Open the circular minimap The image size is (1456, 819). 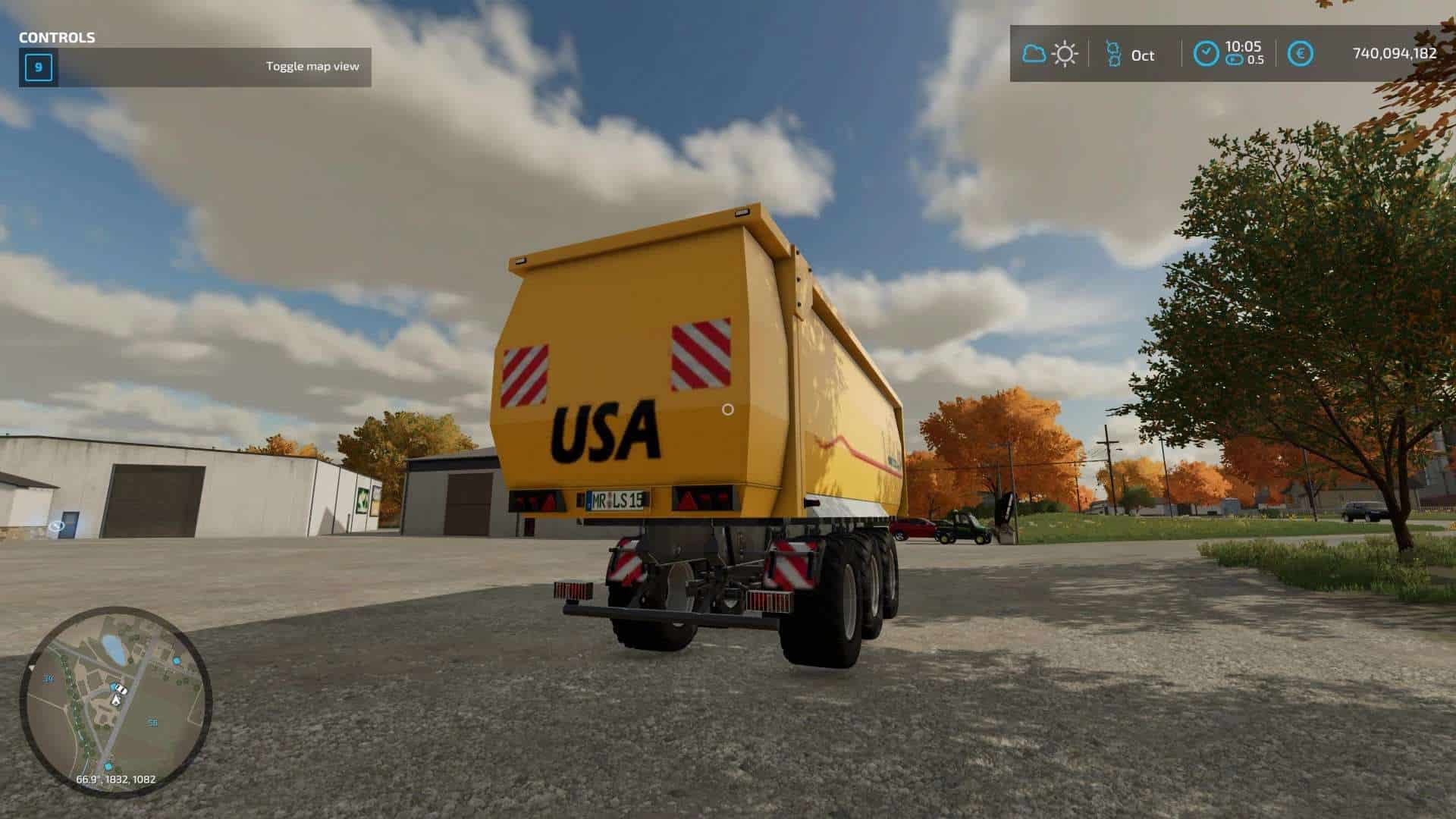pos(115,700)
